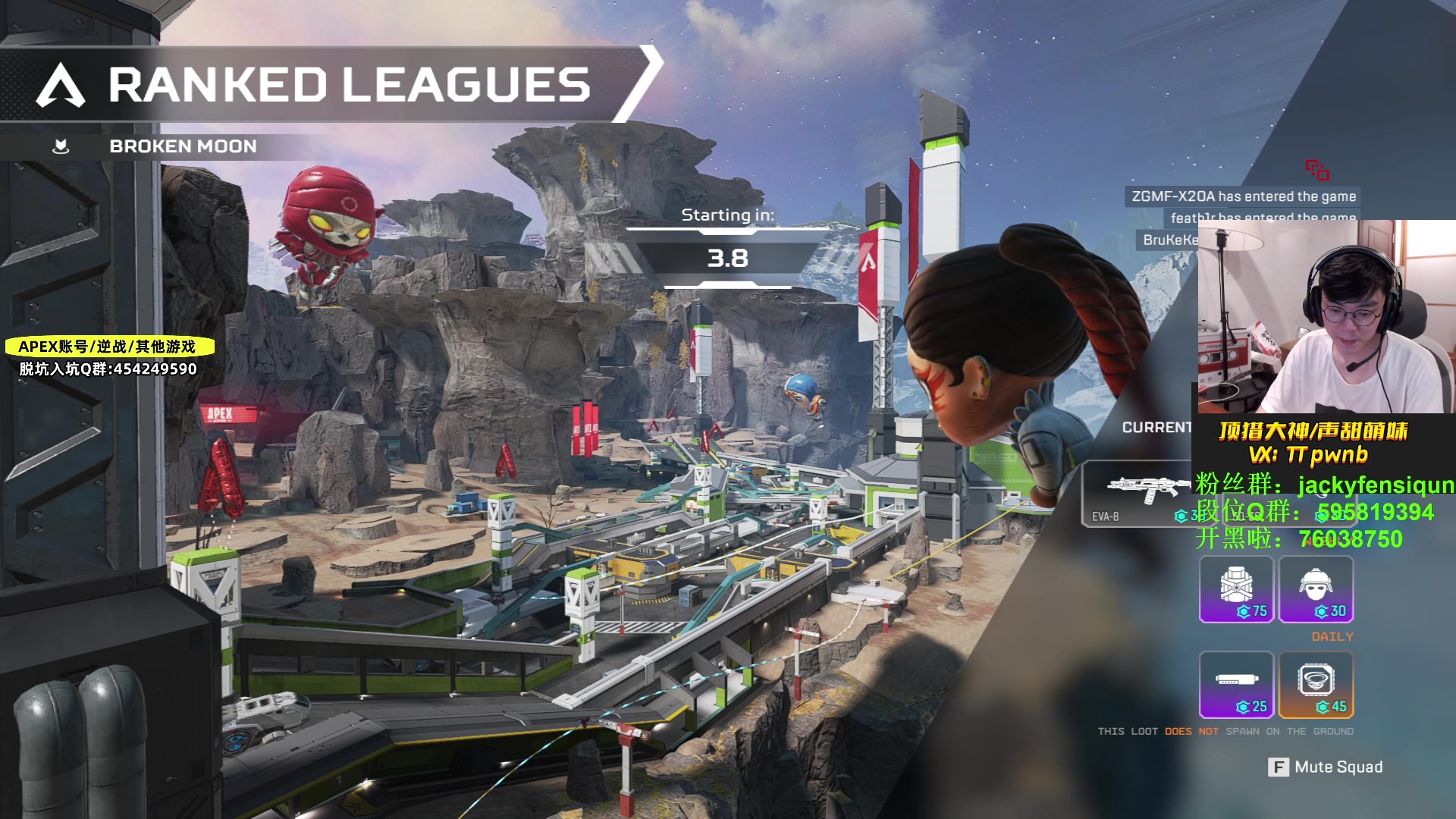Click the ZGMF-X20A entered-game feed message

pos(1243,196)
